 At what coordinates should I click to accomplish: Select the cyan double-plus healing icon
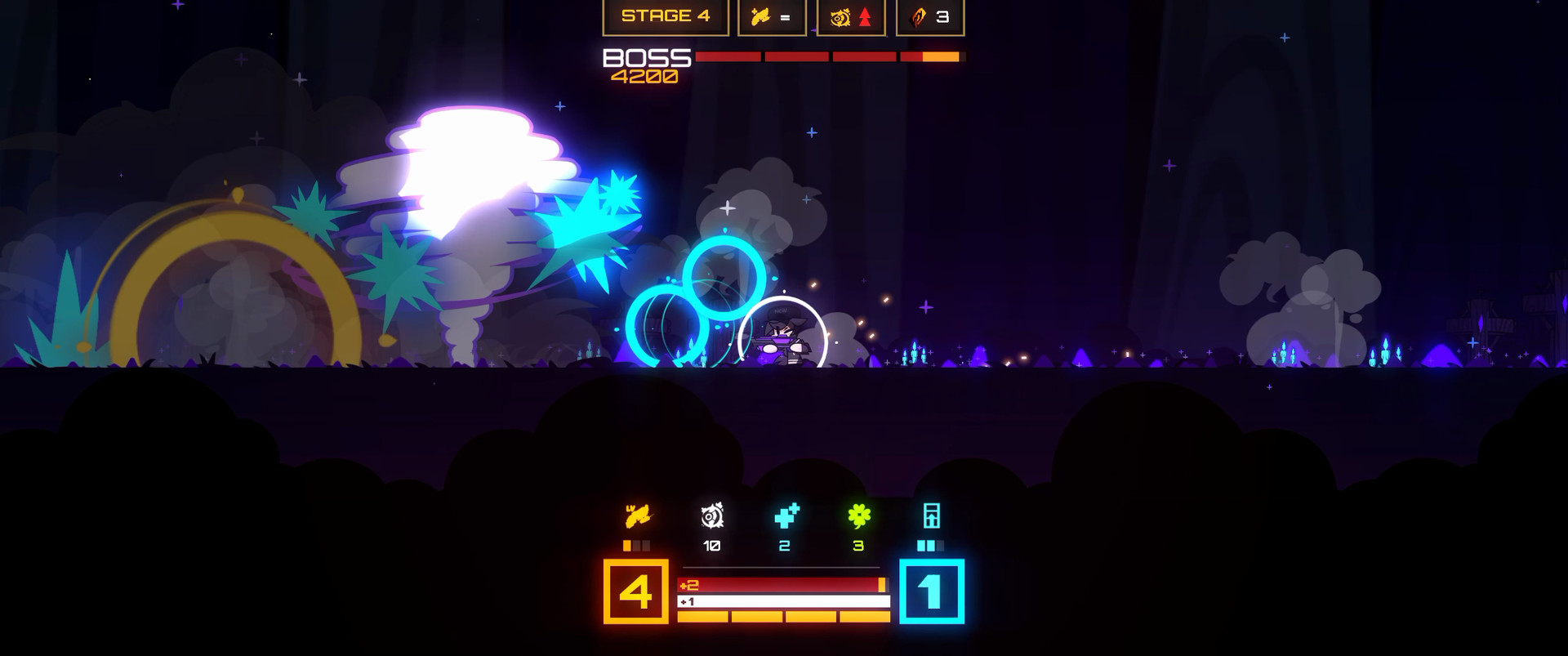[786, 516]
